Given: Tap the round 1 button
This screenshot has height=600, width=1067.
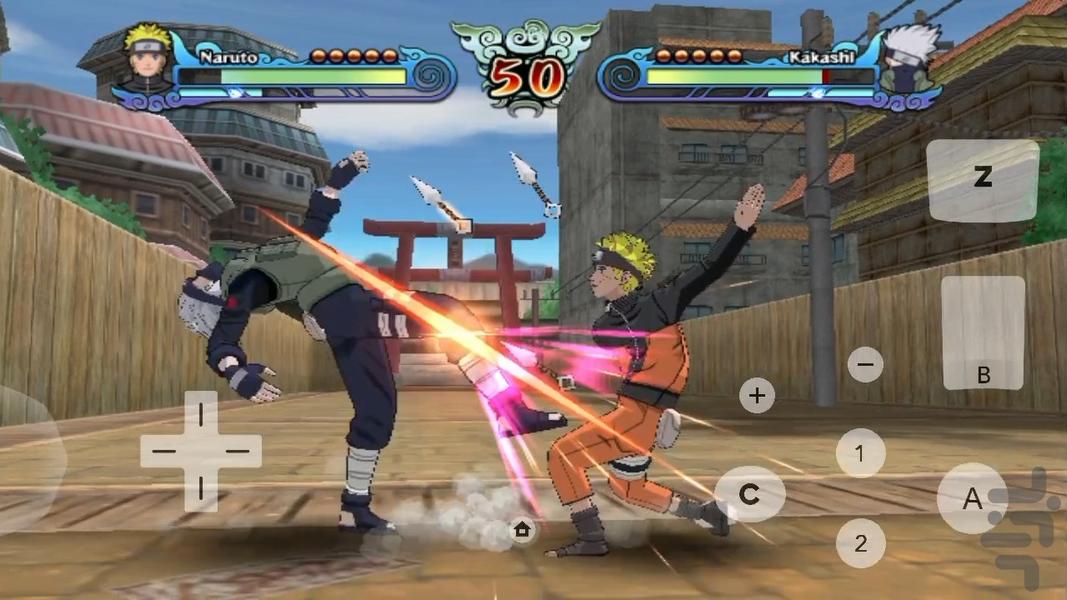Looking at the screenshot, I should coord(860,453).
